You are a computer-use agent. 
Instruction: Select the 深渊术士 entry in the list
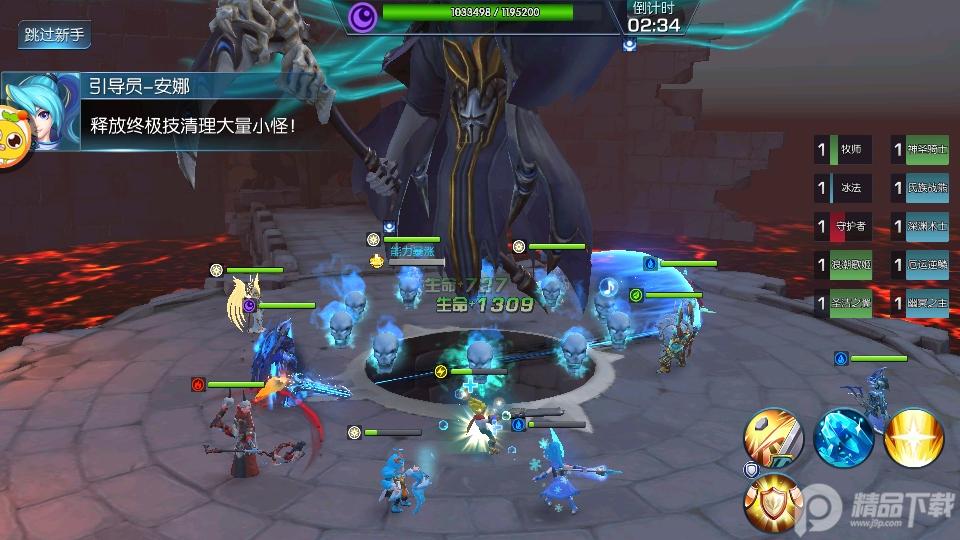pos(920,226)
